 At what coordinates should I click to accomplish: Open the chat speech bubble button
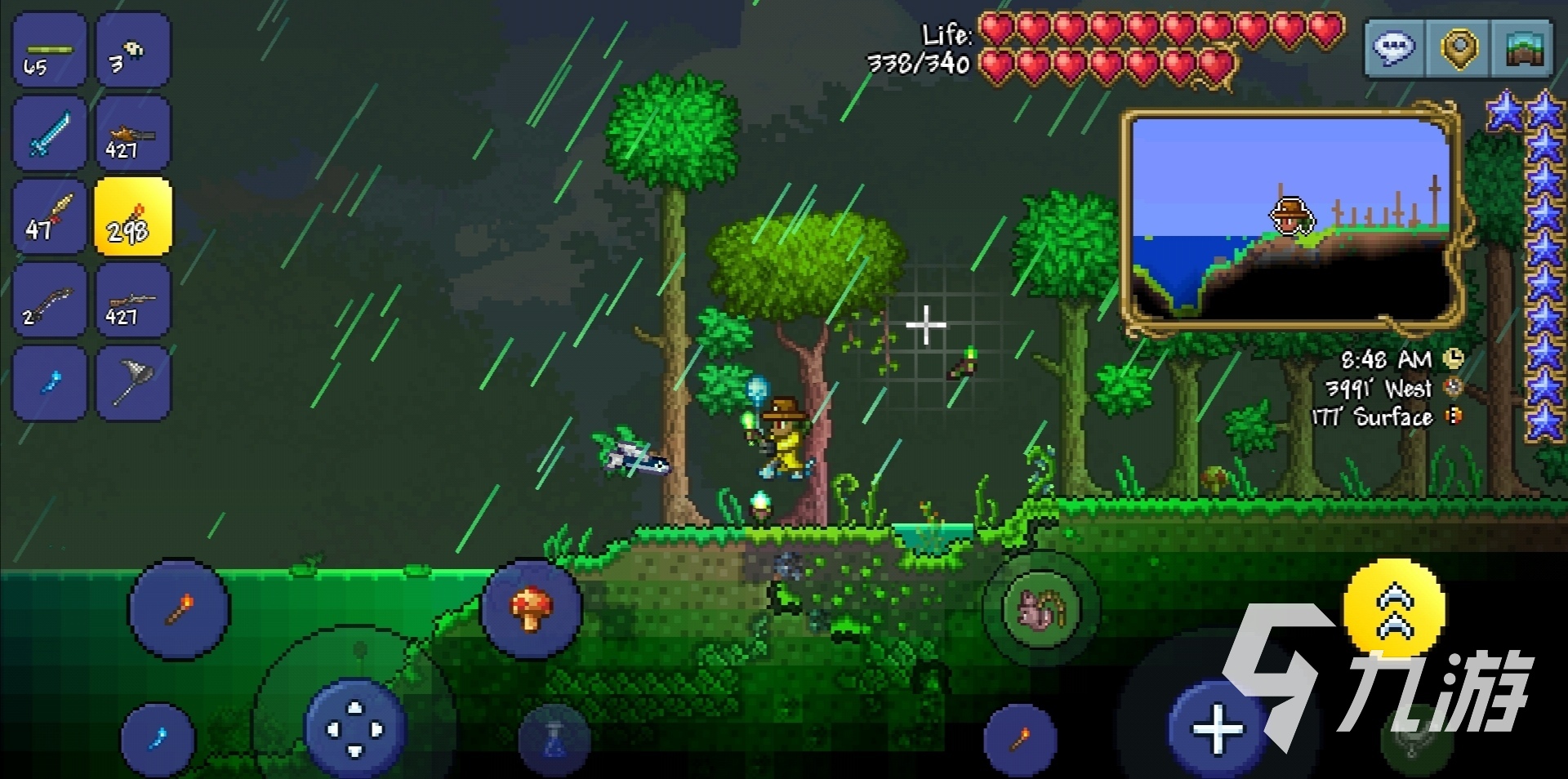tap(1395, 48)
